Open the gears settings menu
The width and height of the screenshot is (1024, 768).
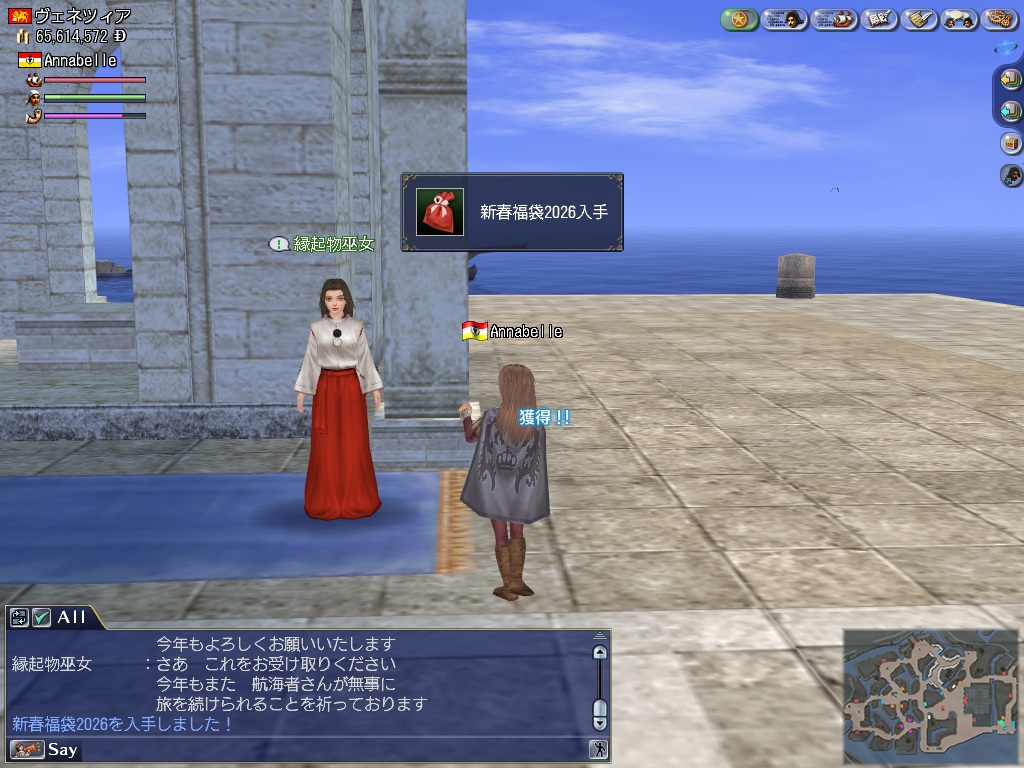998,19
